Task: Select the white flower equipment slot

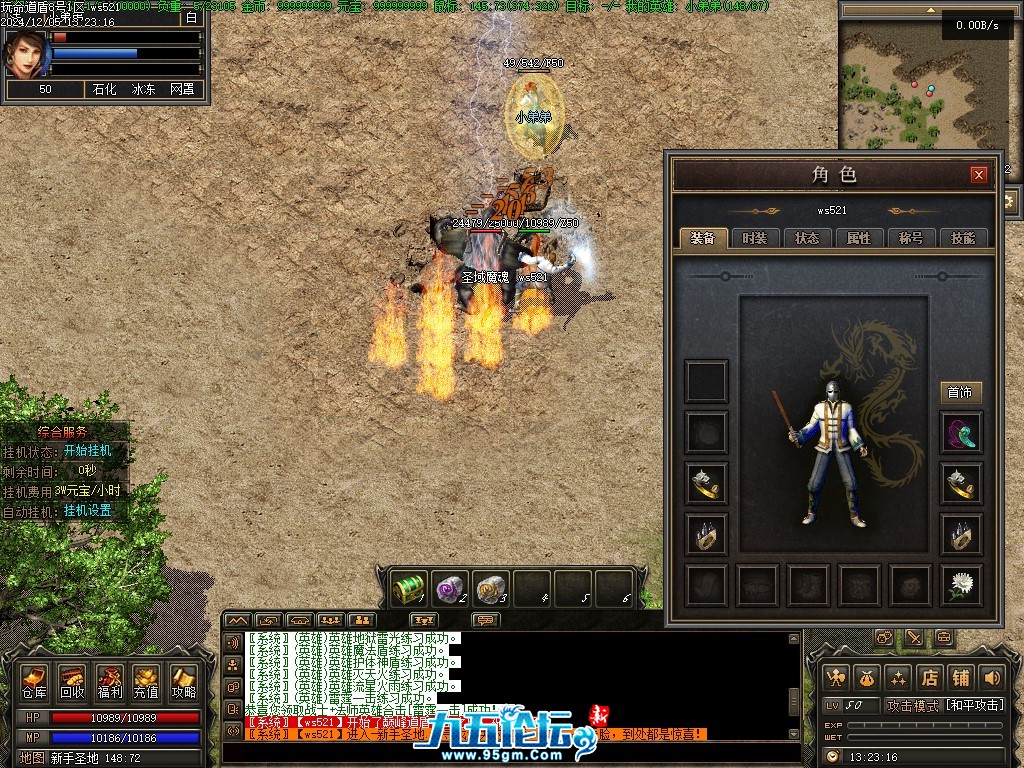Action: pyautogui.click(x=961, y=585)
